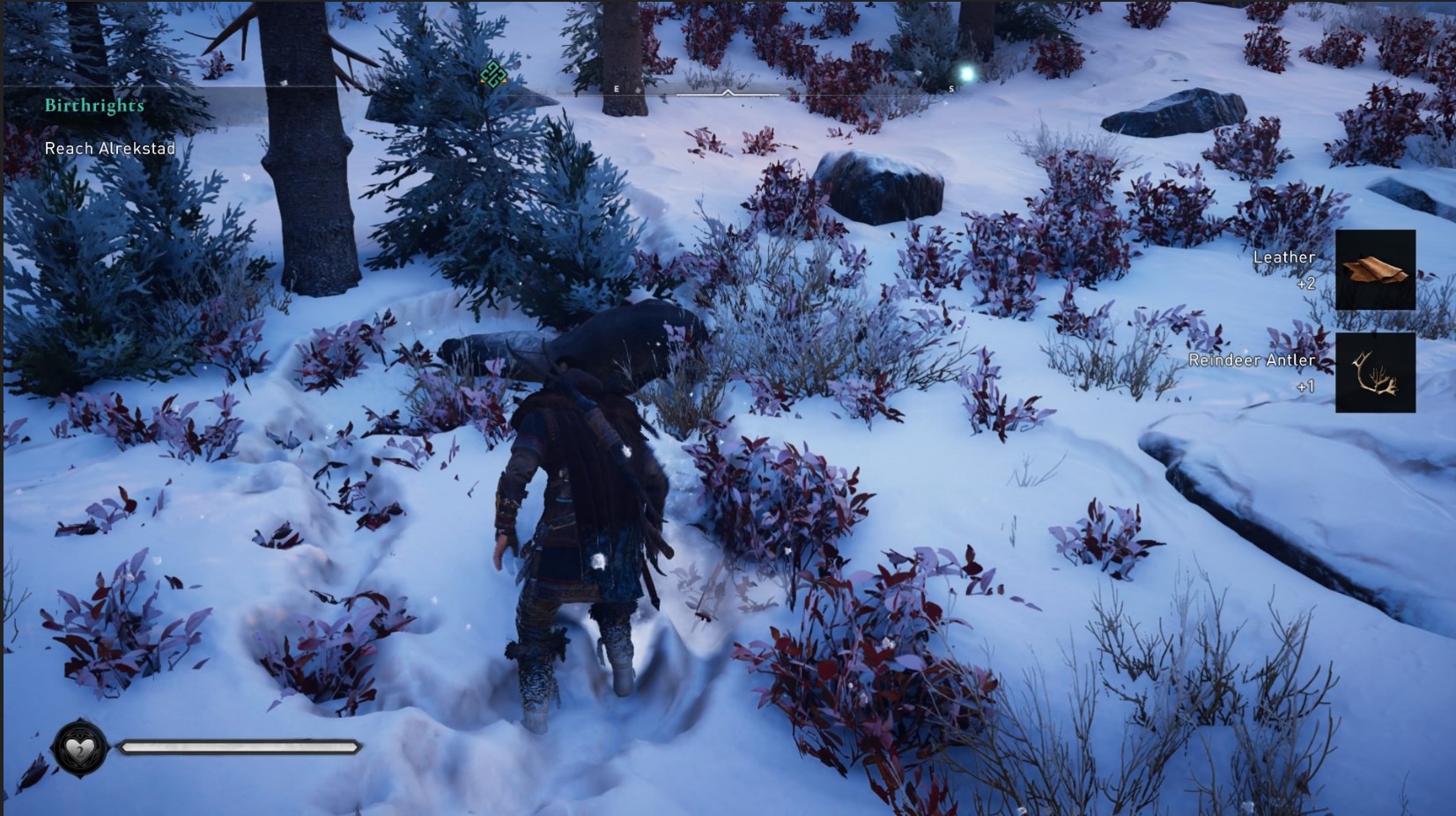Click the glowing white compass marker
The height and width of the screenshot is (816, 1456).
click(x=967, y=74)
